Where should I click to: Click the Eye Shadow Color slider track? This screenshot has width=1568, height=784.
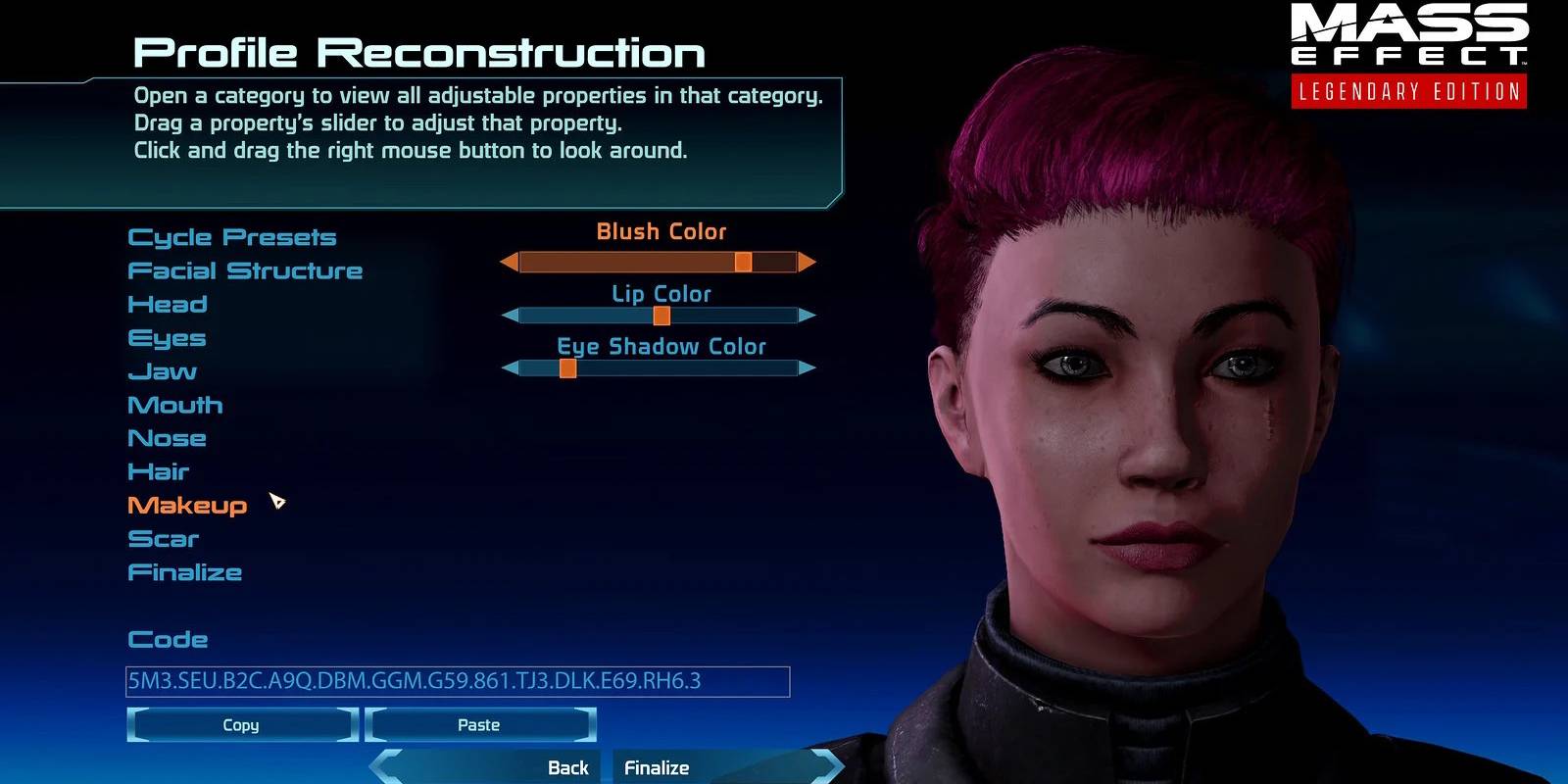(686, 368)
